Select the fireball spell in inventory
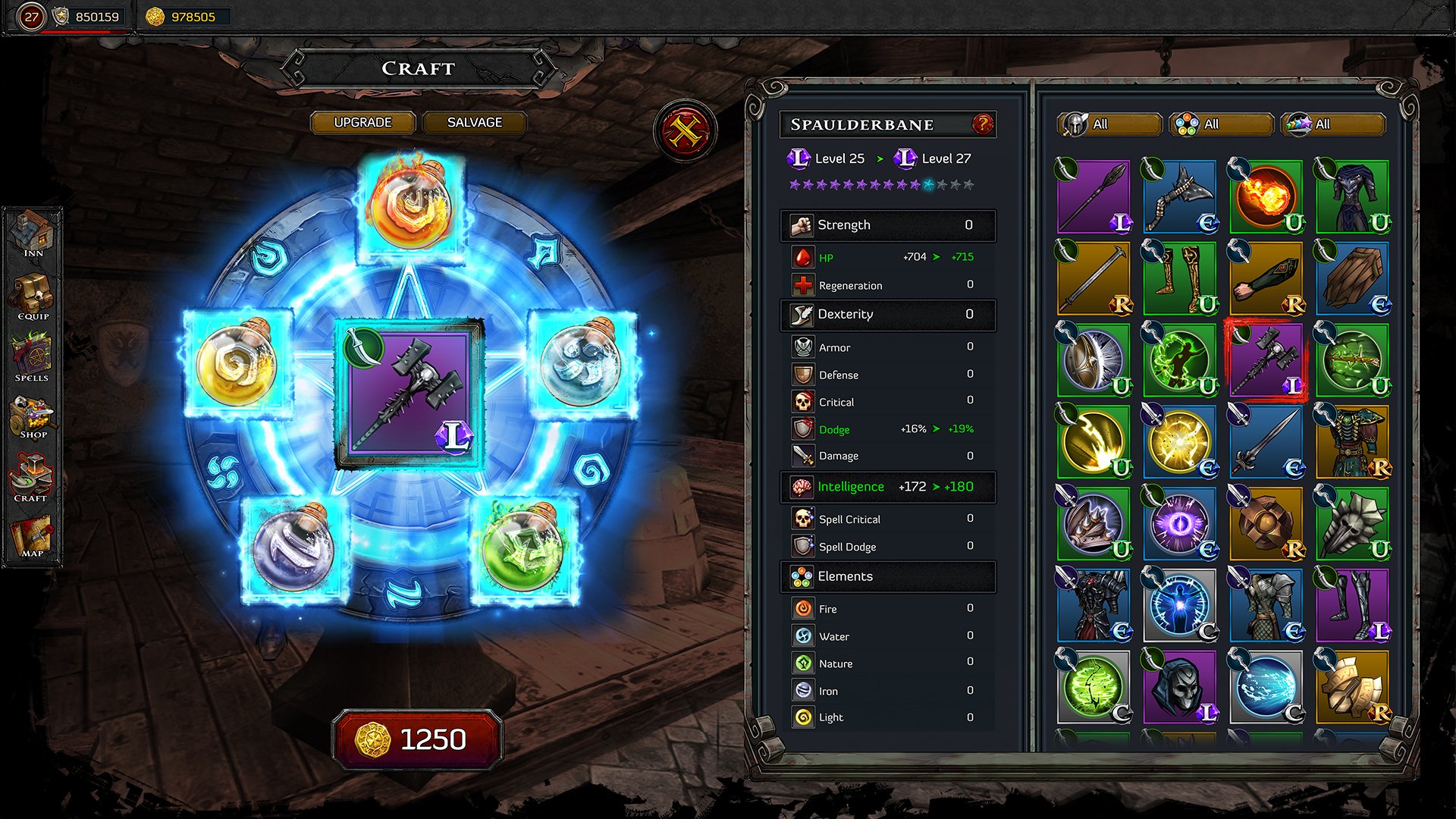 (1266, 196)
